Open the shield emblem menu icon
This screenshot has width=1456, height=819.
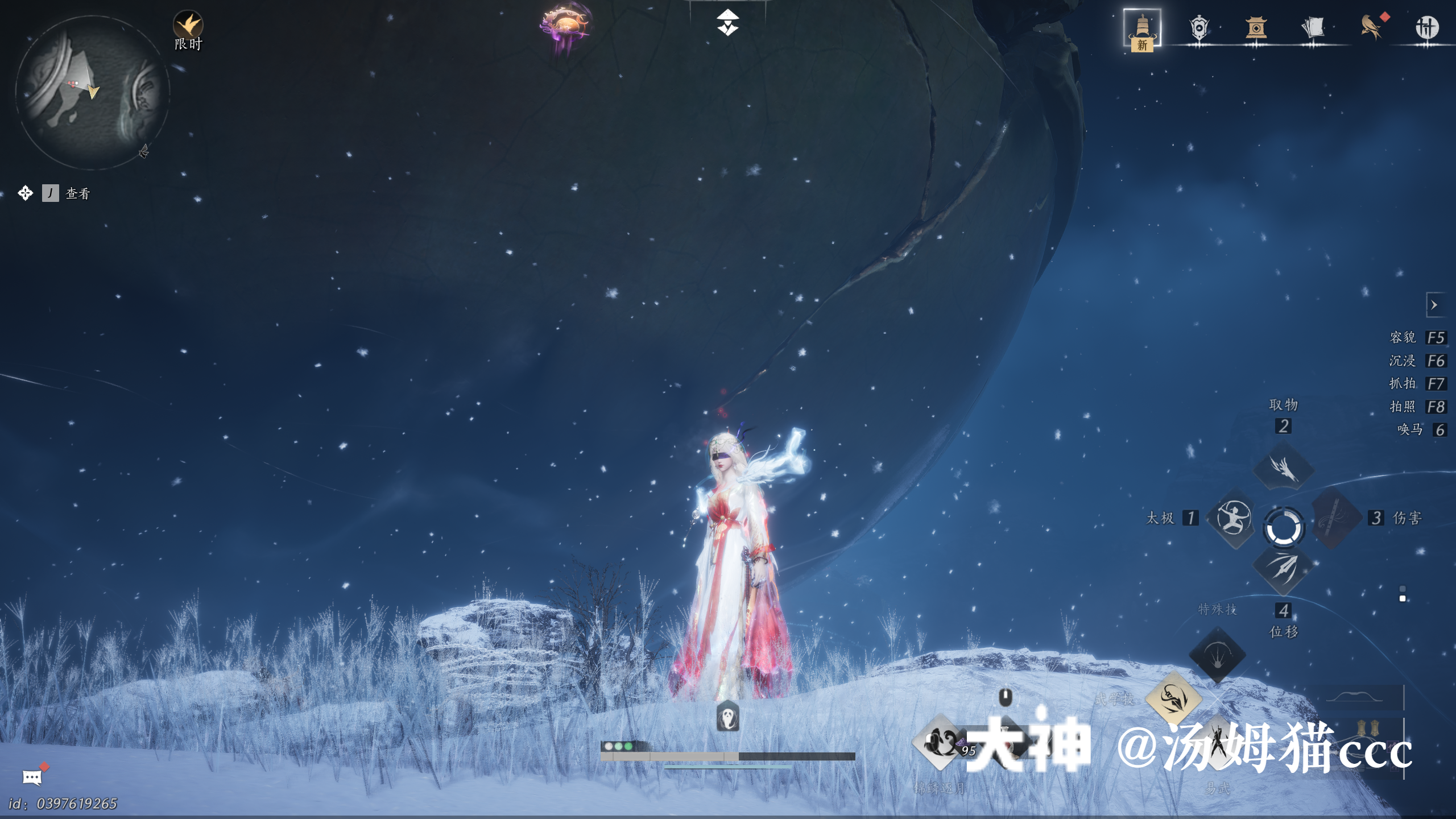1199,27
